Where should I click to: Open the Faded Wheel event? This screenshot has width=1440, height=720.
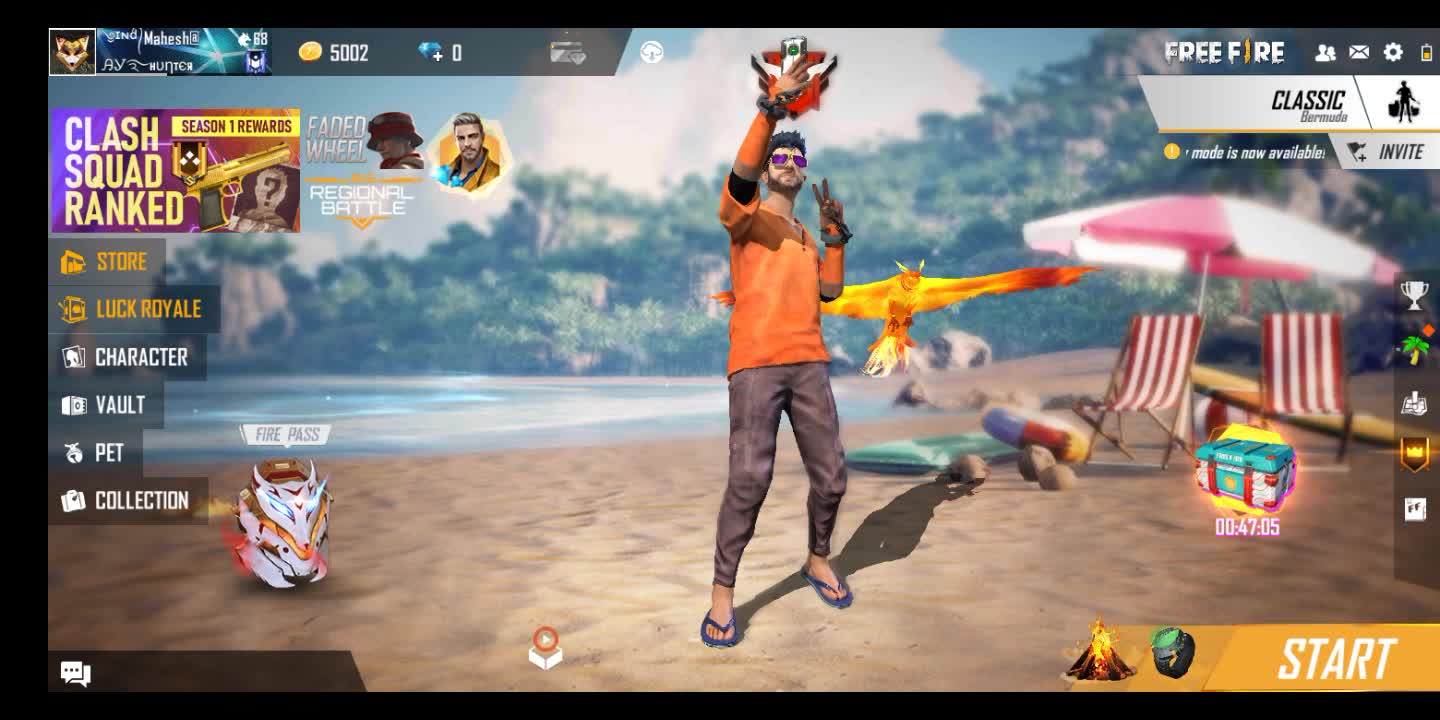point(364,140)
